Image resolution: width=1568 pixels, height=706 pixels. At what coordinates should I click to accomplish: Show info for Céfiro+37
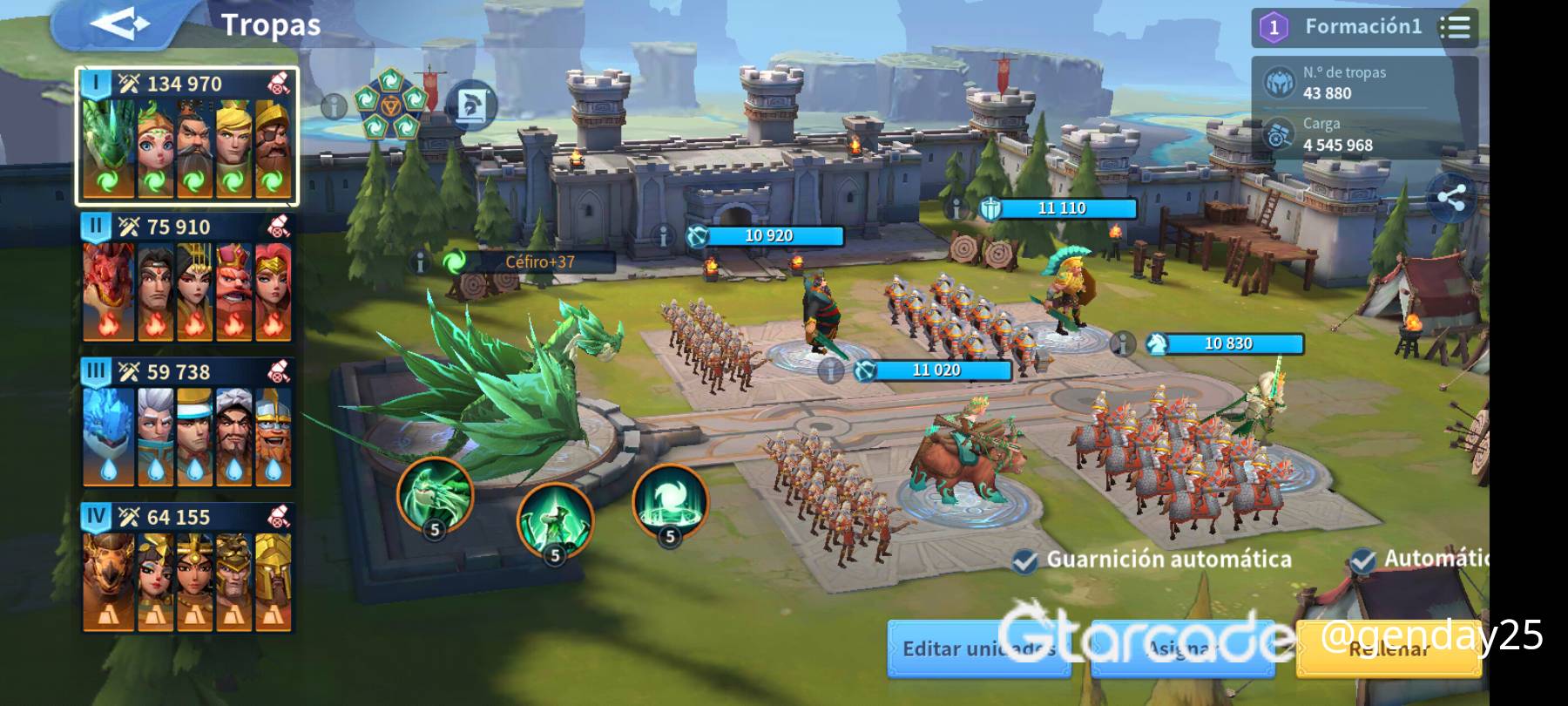[421, 261]
